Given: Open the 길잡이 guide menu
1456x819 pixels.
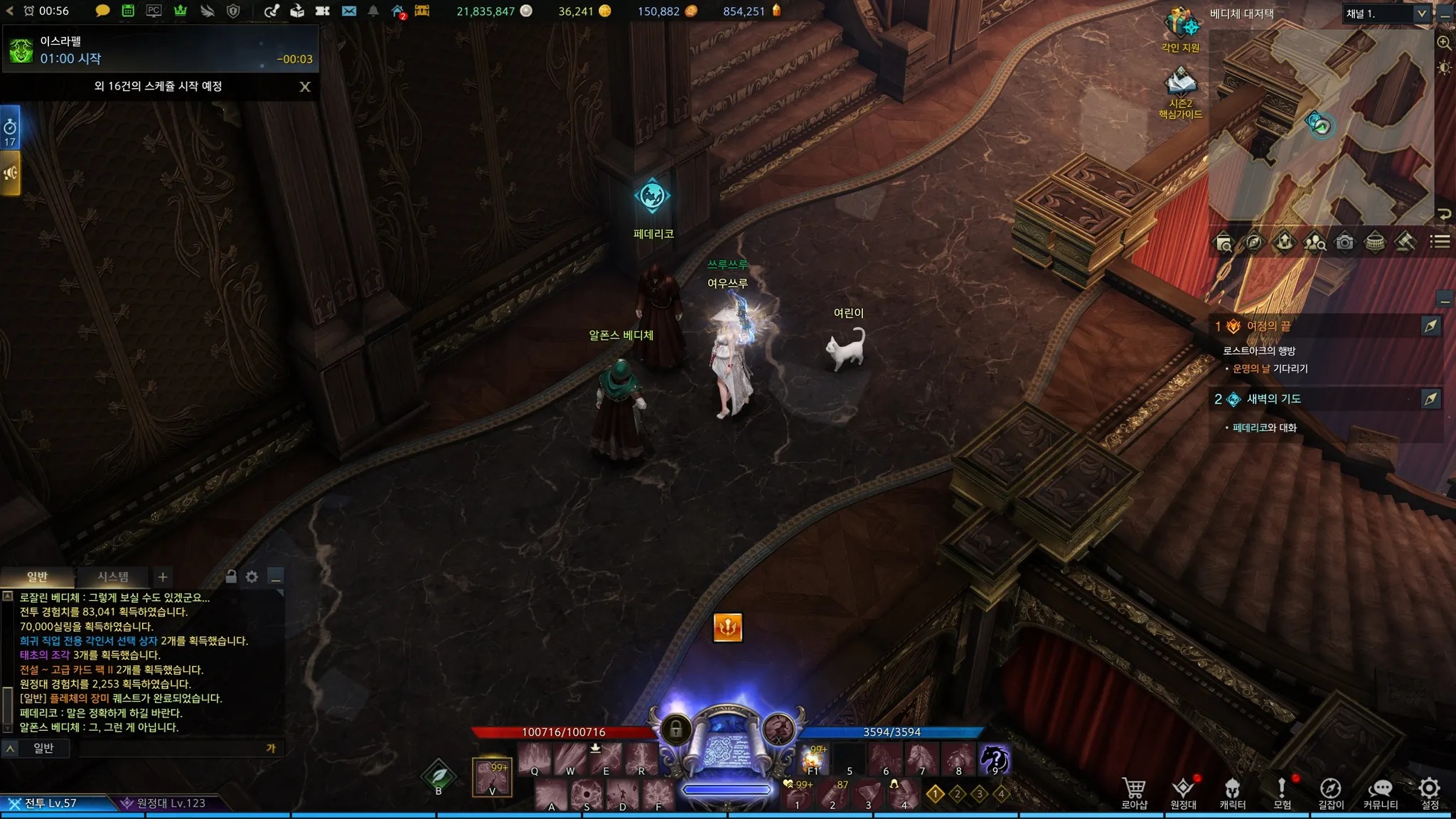Looking at the screenshot, I should click(1331, 793).
